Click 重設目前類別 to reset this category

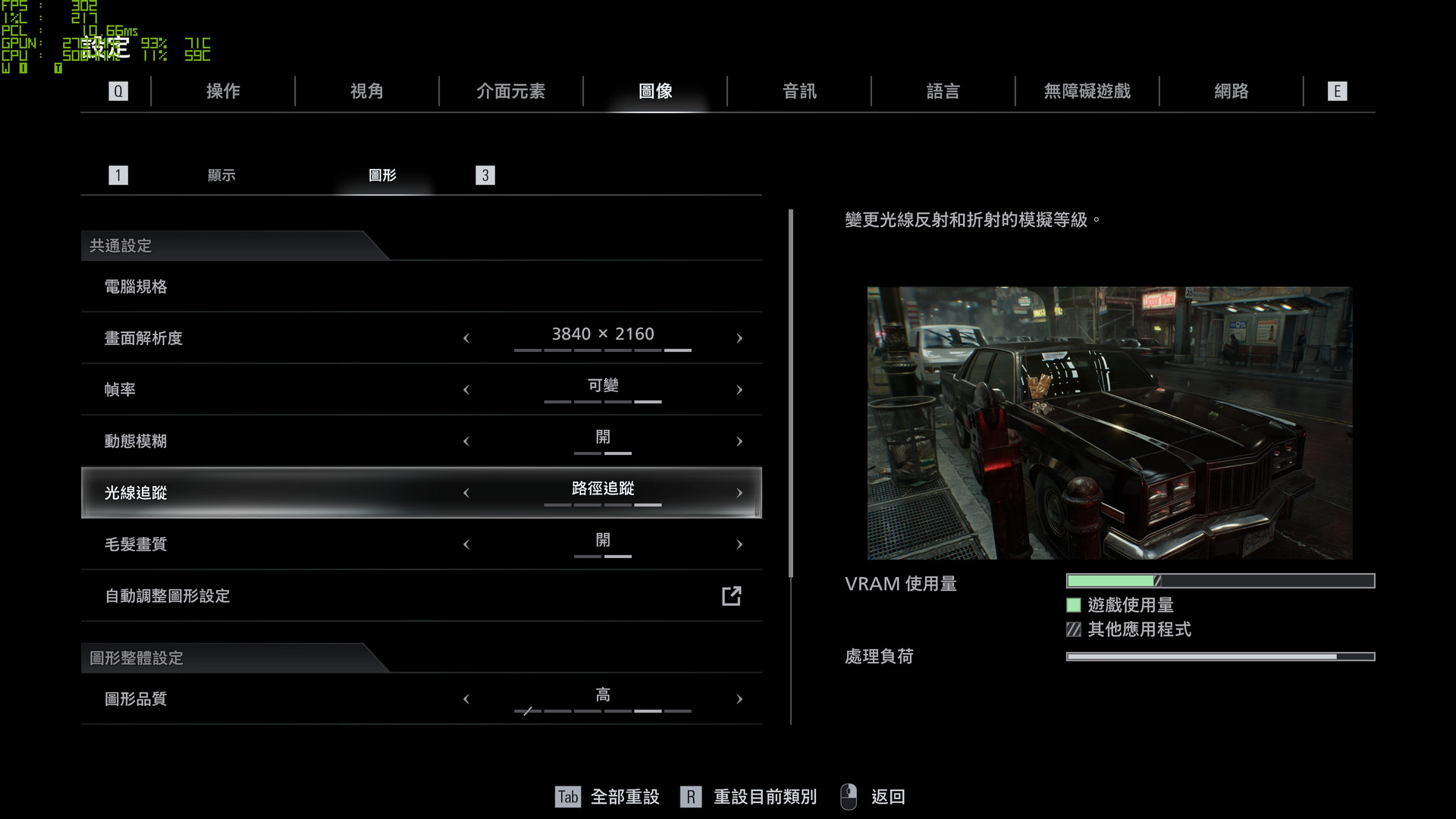(764, 797)
